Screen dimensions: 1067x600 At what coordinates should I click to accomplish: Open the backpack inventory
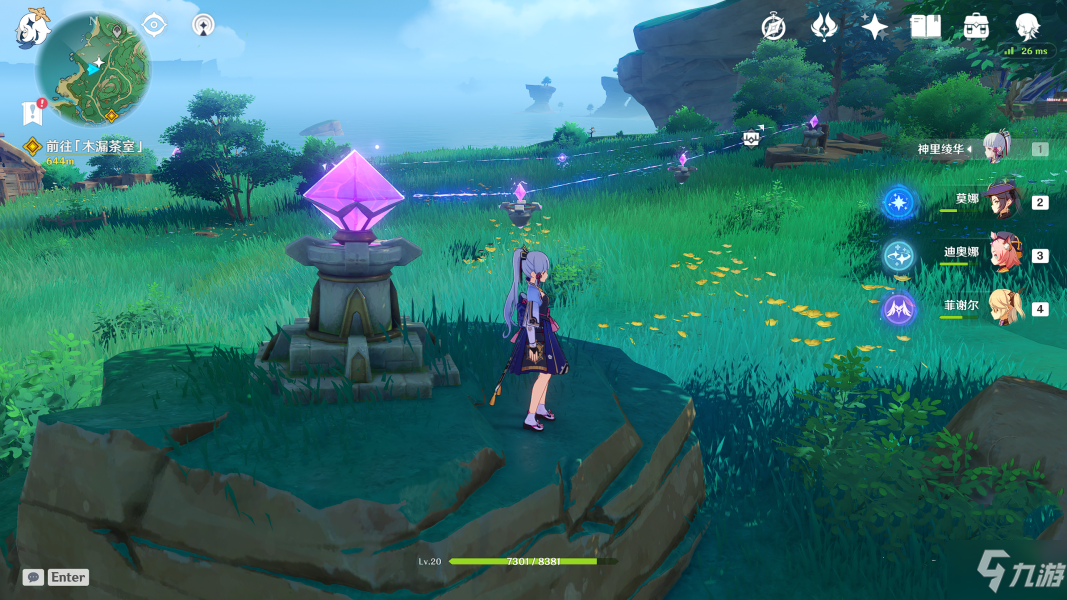(977, 27)
